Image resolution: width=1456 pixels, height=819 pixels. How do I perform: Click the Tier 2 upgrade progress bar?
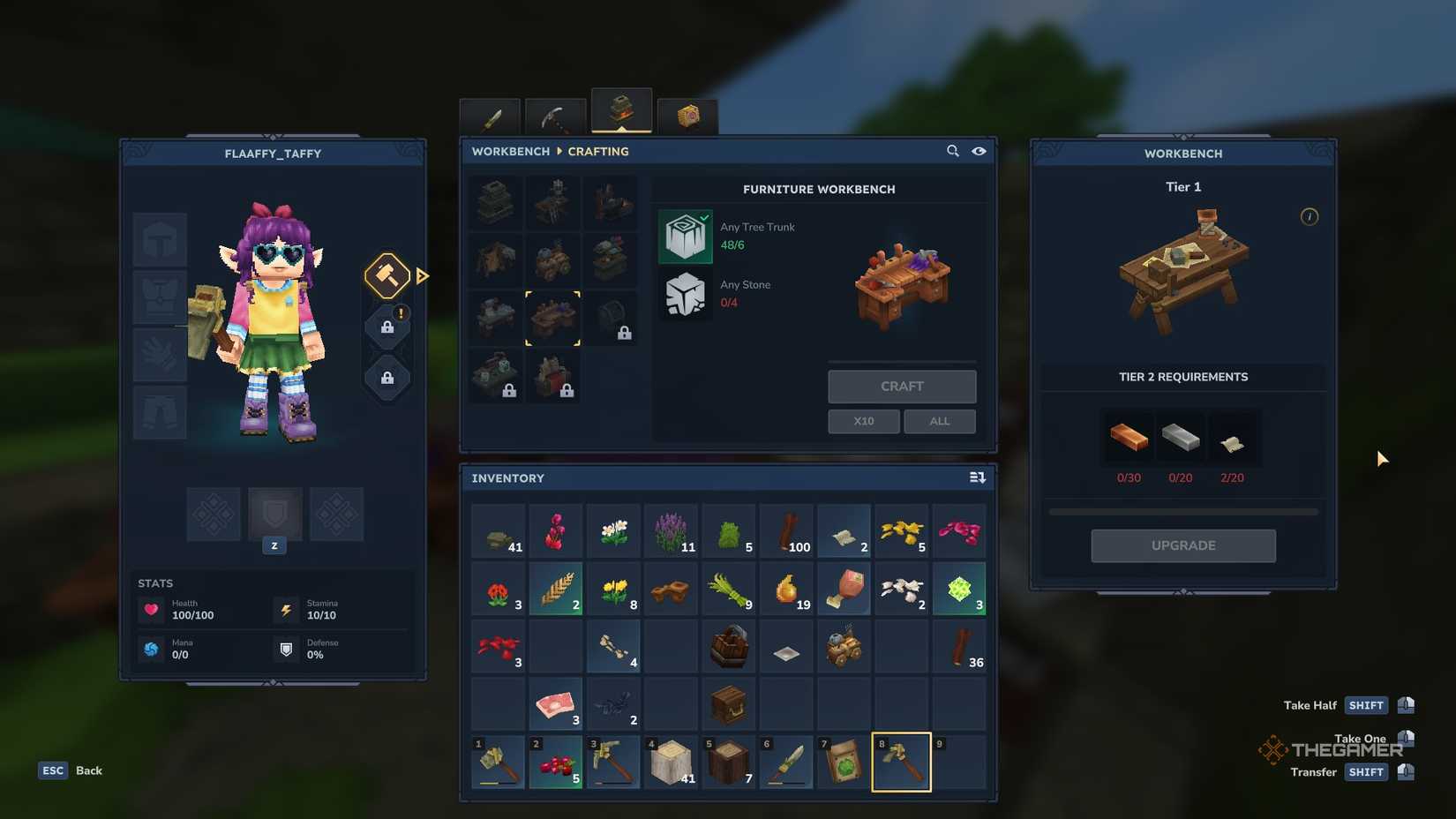coord(1182,510)
